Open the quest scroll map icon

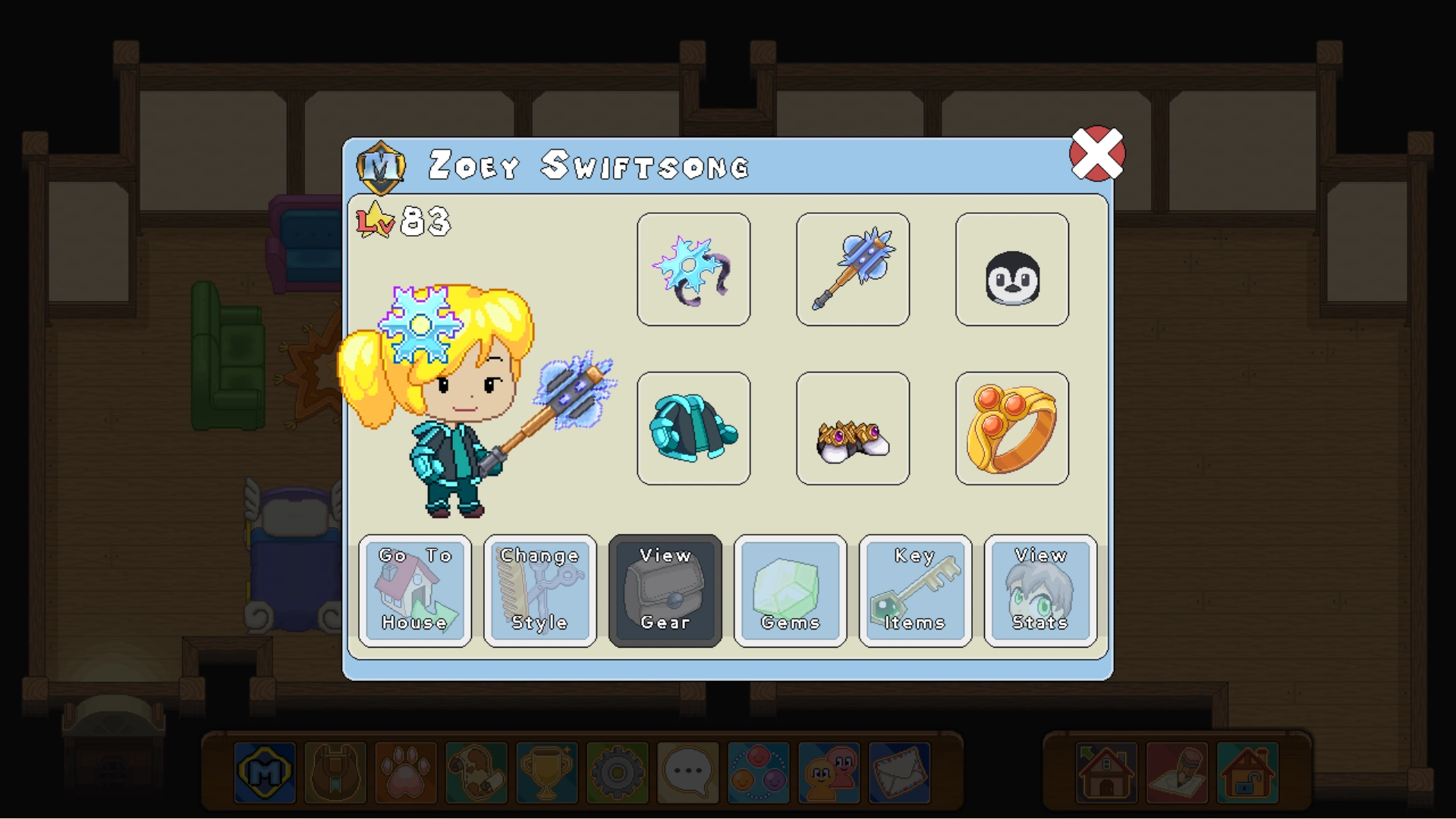[x=477, y=773]
